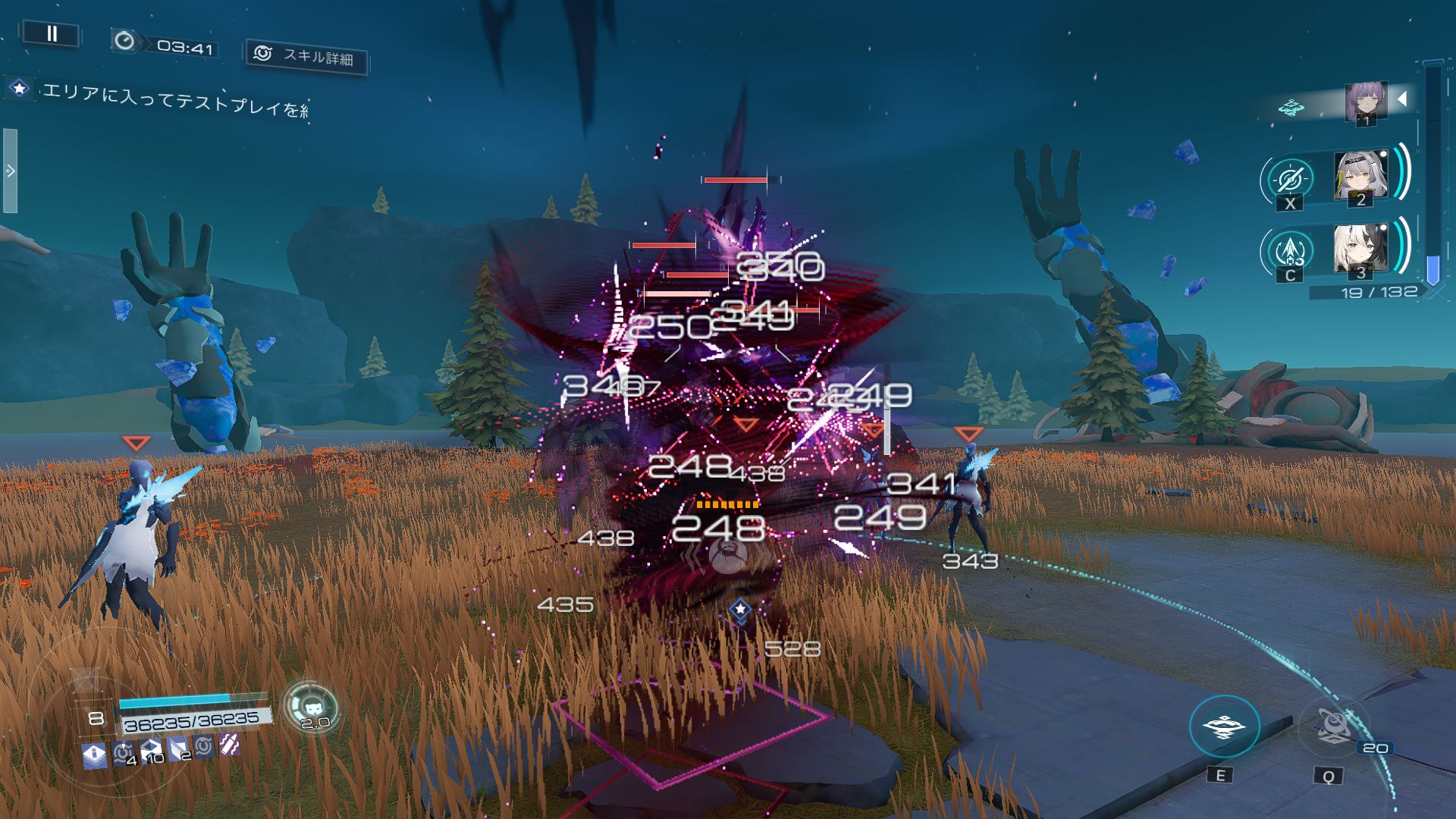Viewport: 1456px width, 819px height.
Task: Activate character 2's crosshair support skill
Action: [1289, 180]
